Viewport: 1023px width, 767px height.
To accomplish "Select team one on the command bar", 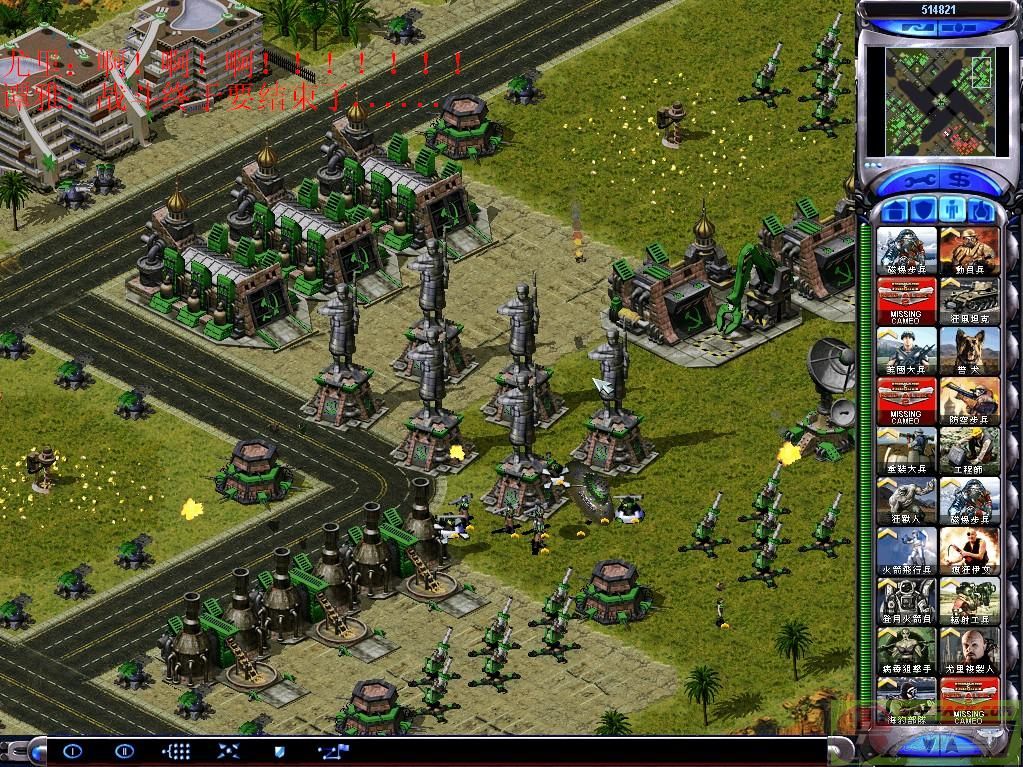I will [72, 750].
